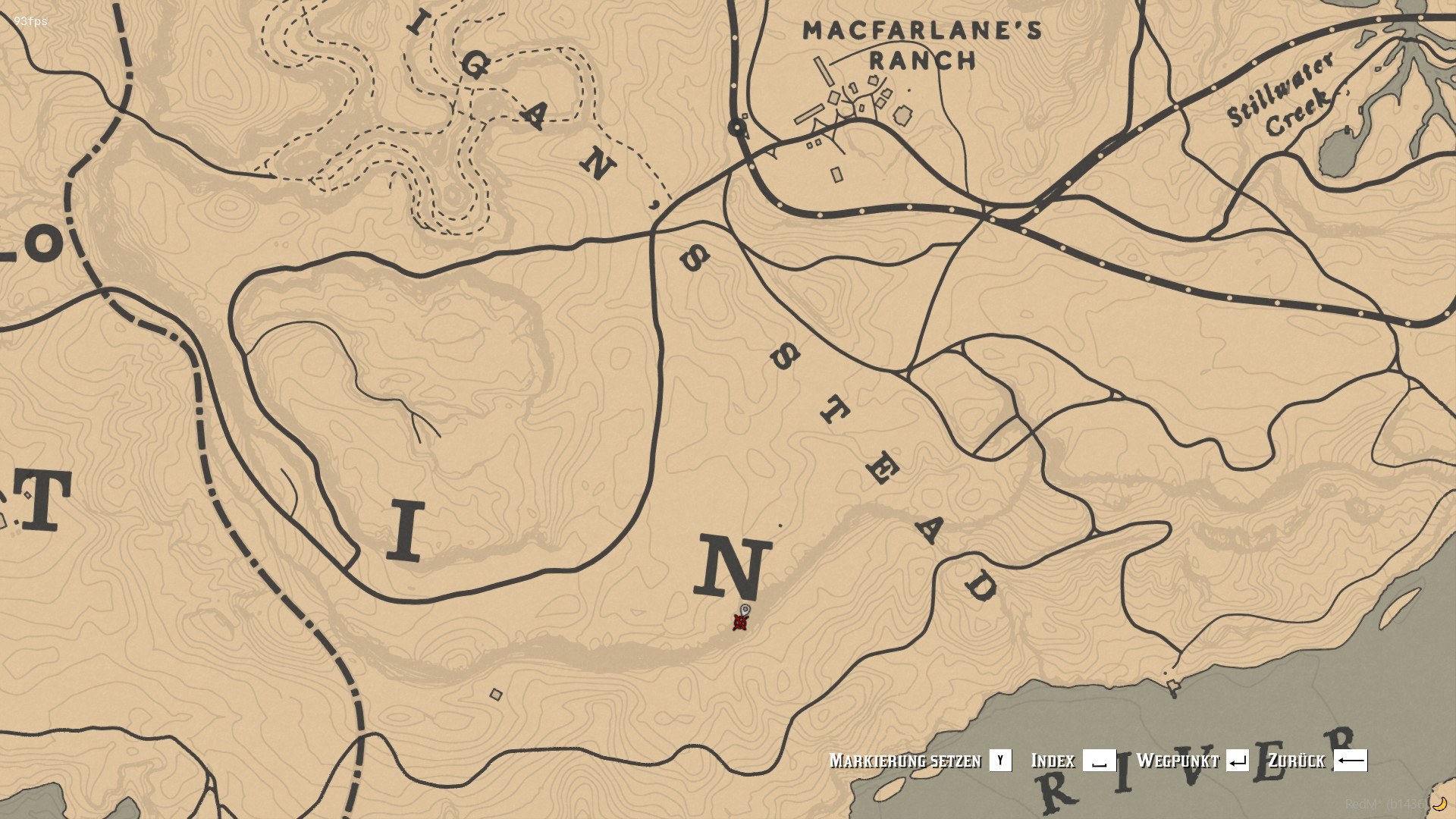Activate Markierung setzen option
Image resolution: width=1456 pixels, height=819 pixels.
tap(906, 761)
